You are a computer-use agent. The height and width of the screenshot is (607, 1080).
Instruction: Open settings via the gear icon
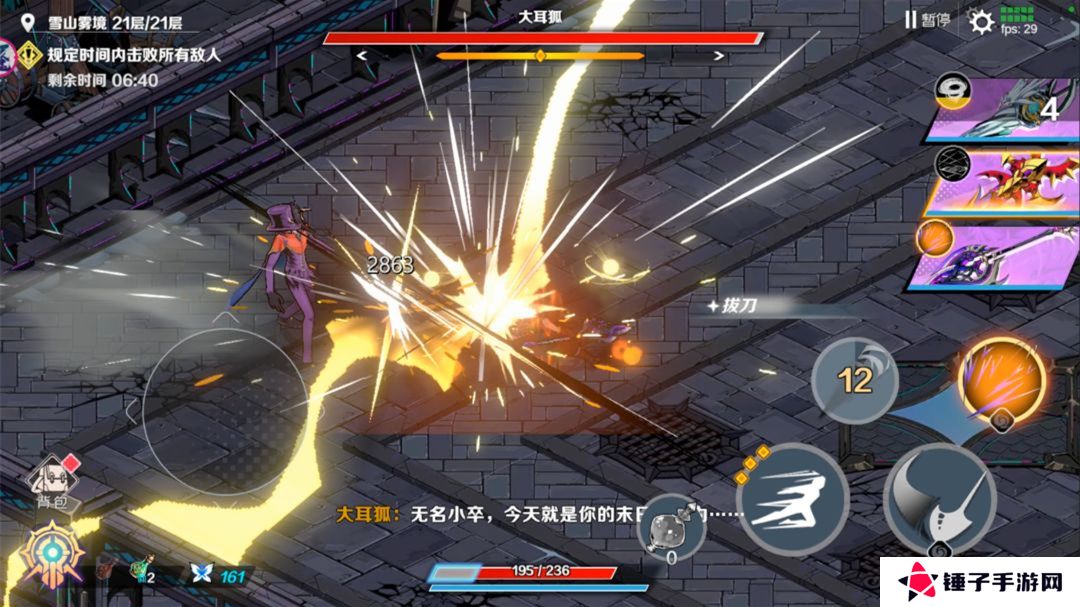coord(982,21)
